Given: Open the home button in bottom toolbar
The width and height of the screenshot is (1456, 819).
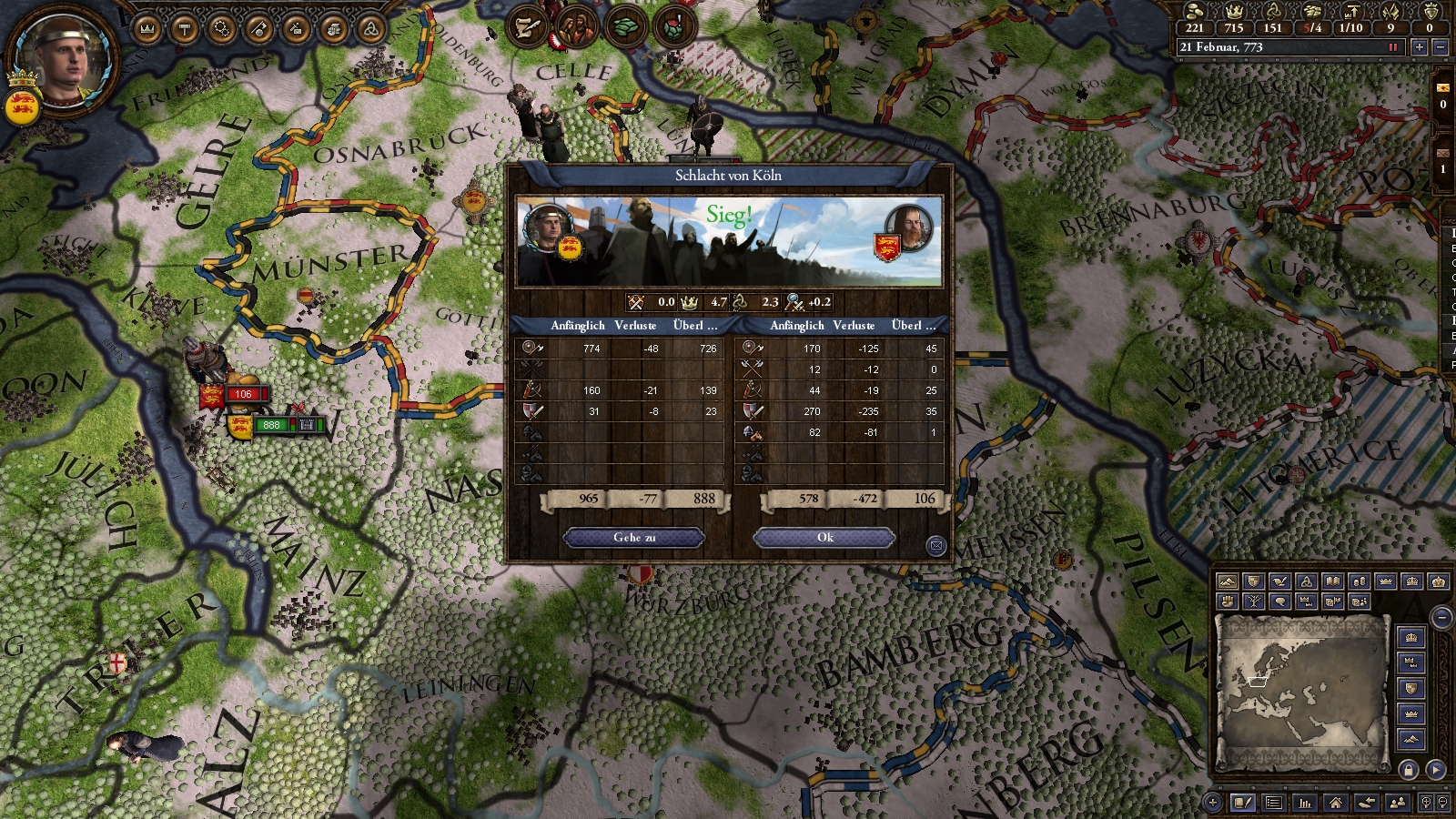Looking at the screenshot, I should point(1335,803).
